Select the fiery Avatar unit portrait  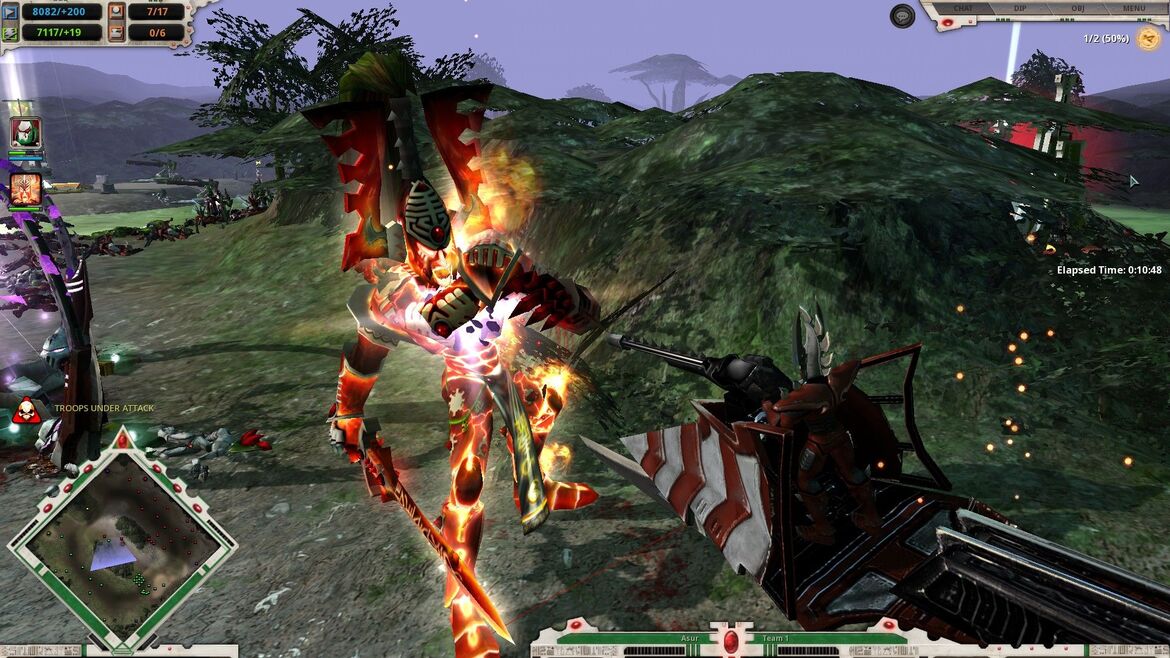point(26,187)
